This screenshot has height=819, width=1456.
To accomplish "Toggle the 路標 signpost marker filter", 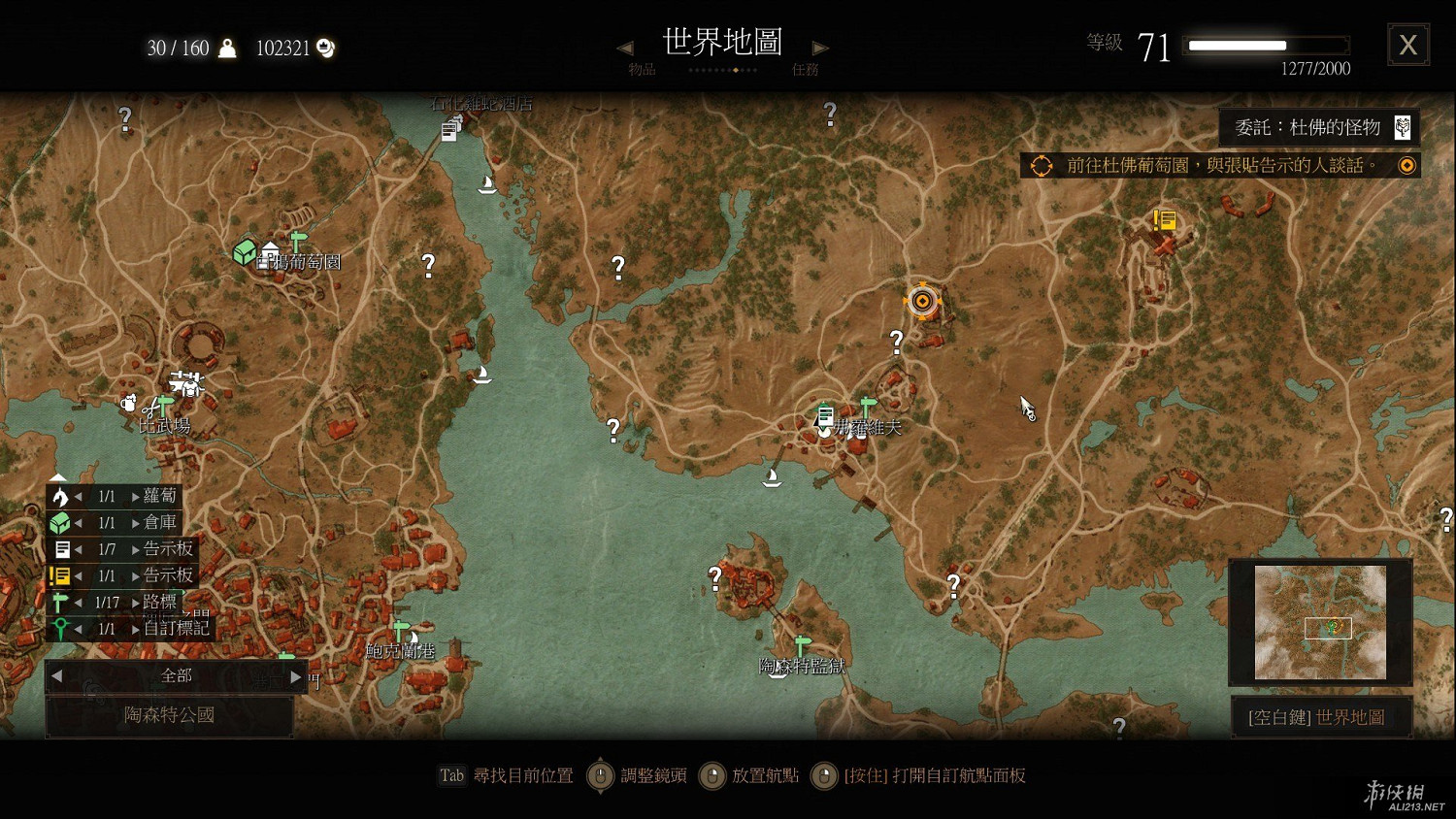I will click(60, 602).
